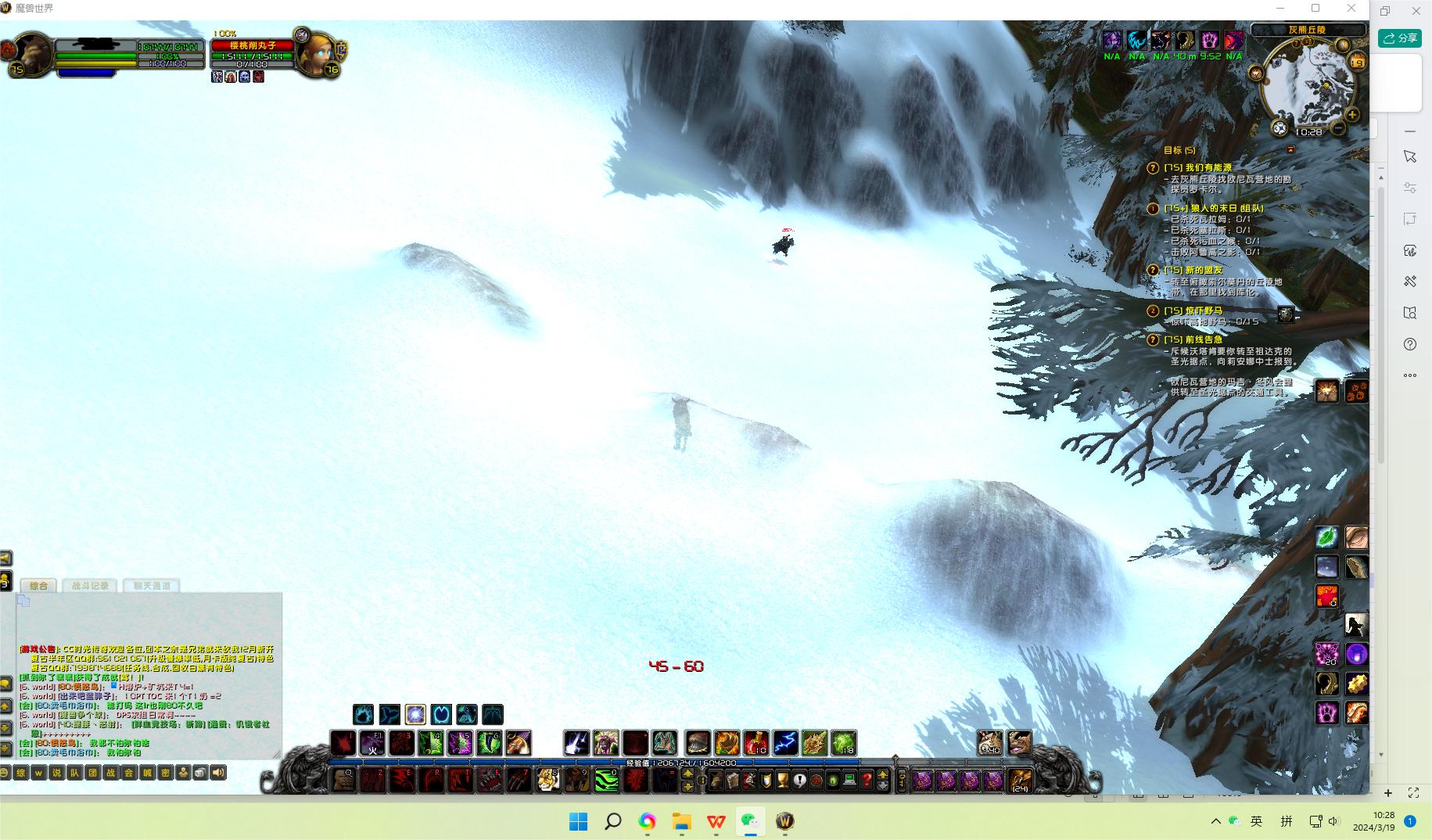Toggle the chat speaker sound button
The width and height of the screenshot is (1432, 840).
click(x=218, y=773)
